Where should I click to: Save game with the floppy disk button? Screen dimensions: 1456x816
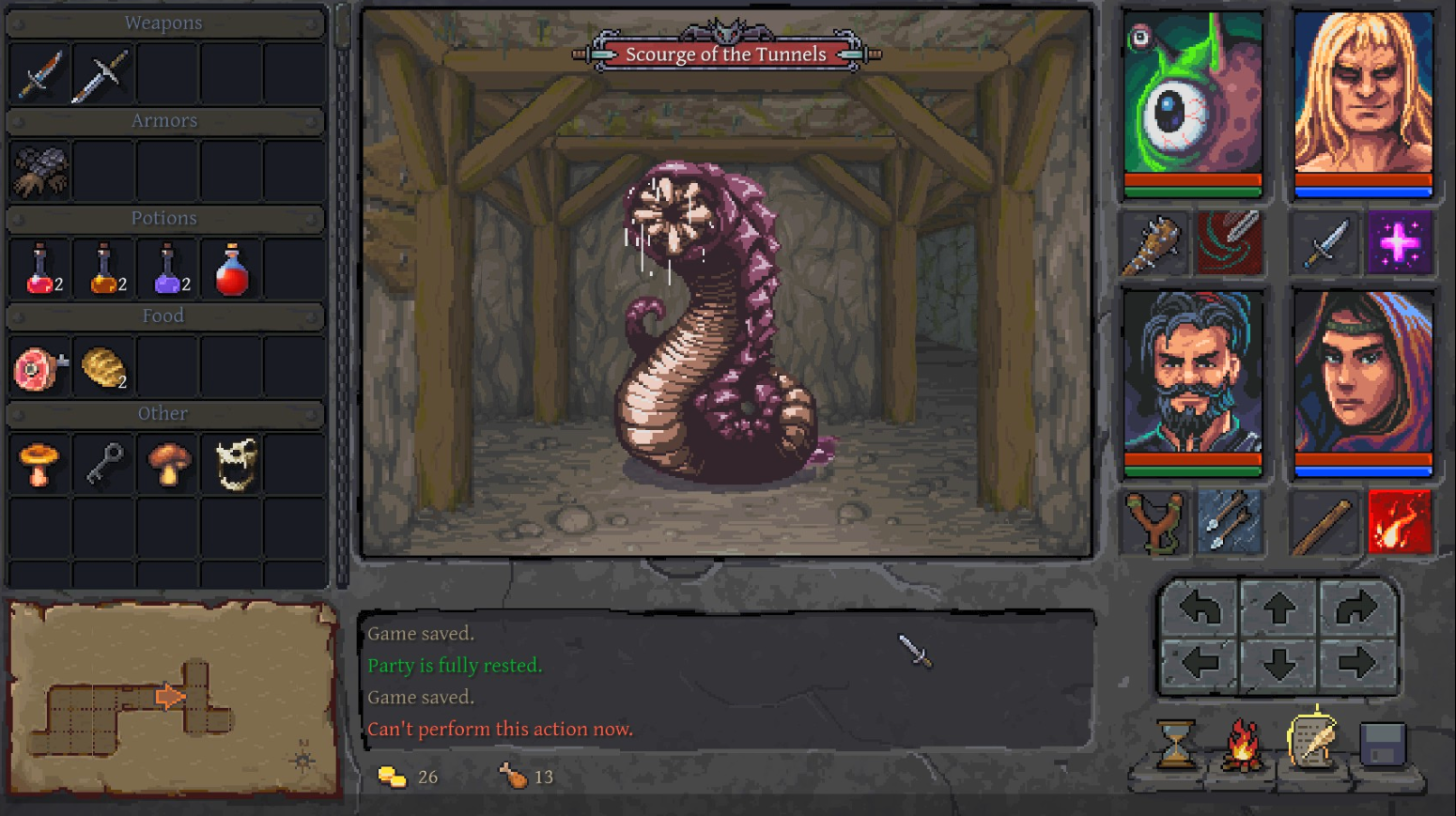pyautogui.click(x=1383, y=745)
